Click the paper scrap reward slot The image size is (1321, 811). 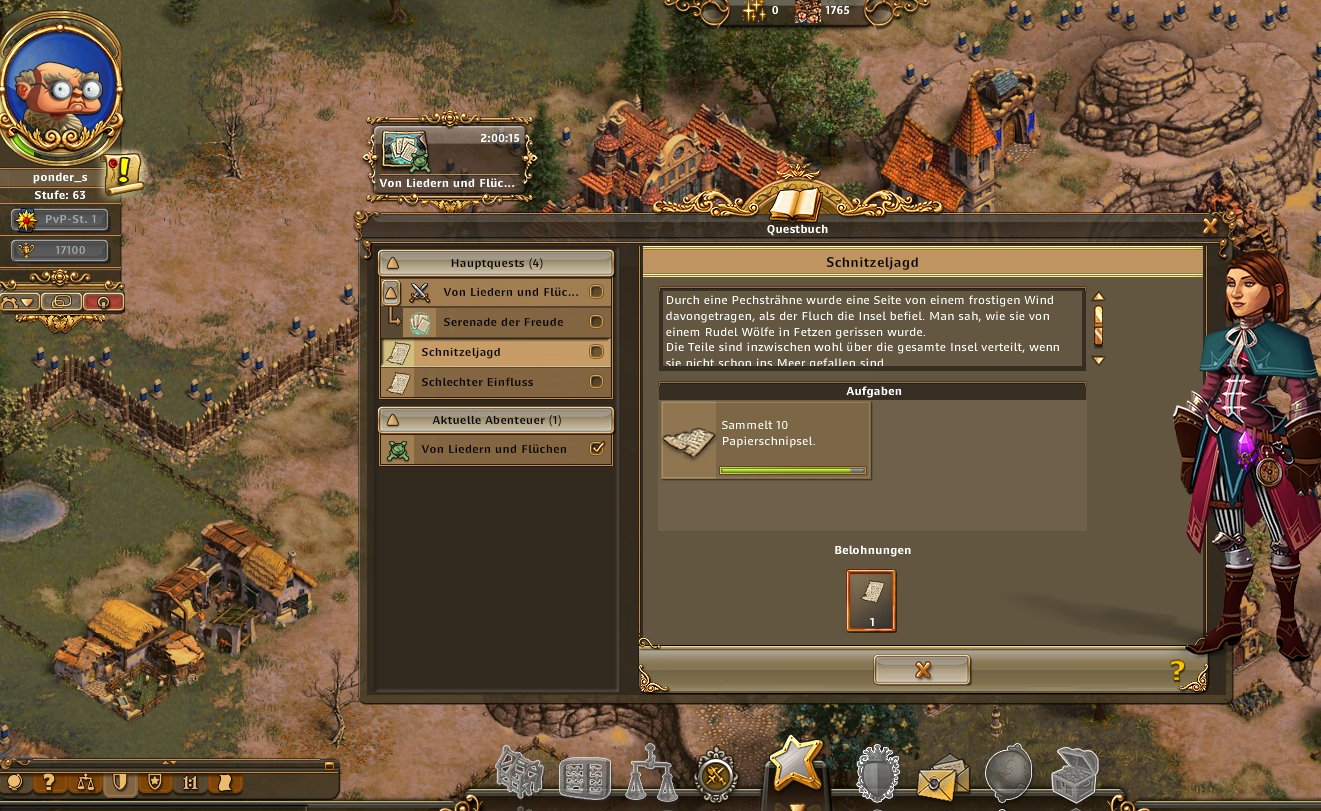pyautogui.click(x=871, y=600)
